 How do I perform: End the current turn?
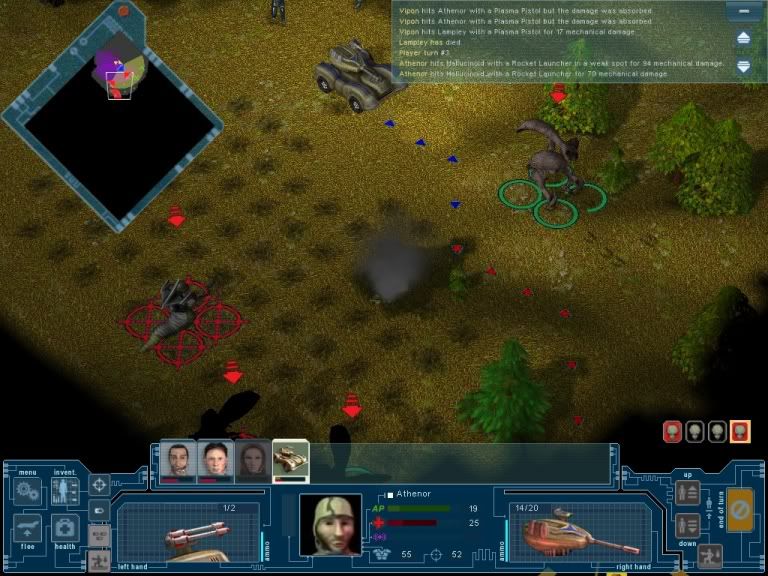[740, 509]
